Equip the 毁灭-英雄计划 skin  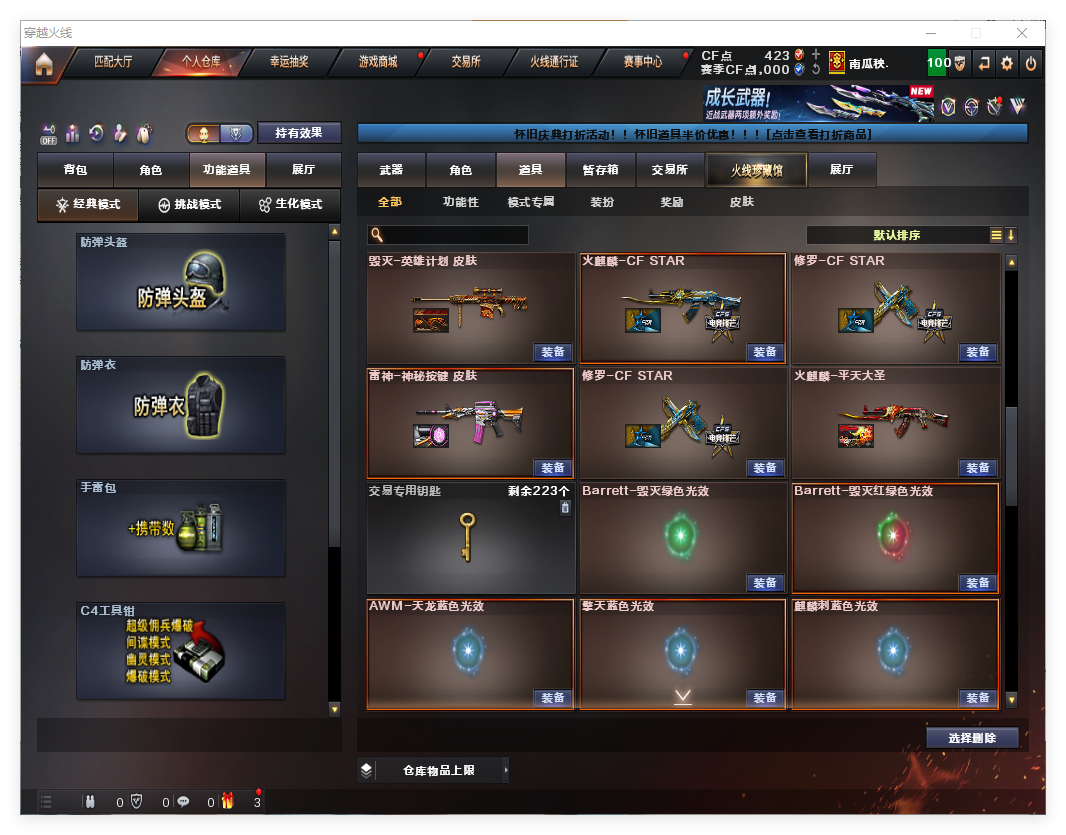click(553, 352)
